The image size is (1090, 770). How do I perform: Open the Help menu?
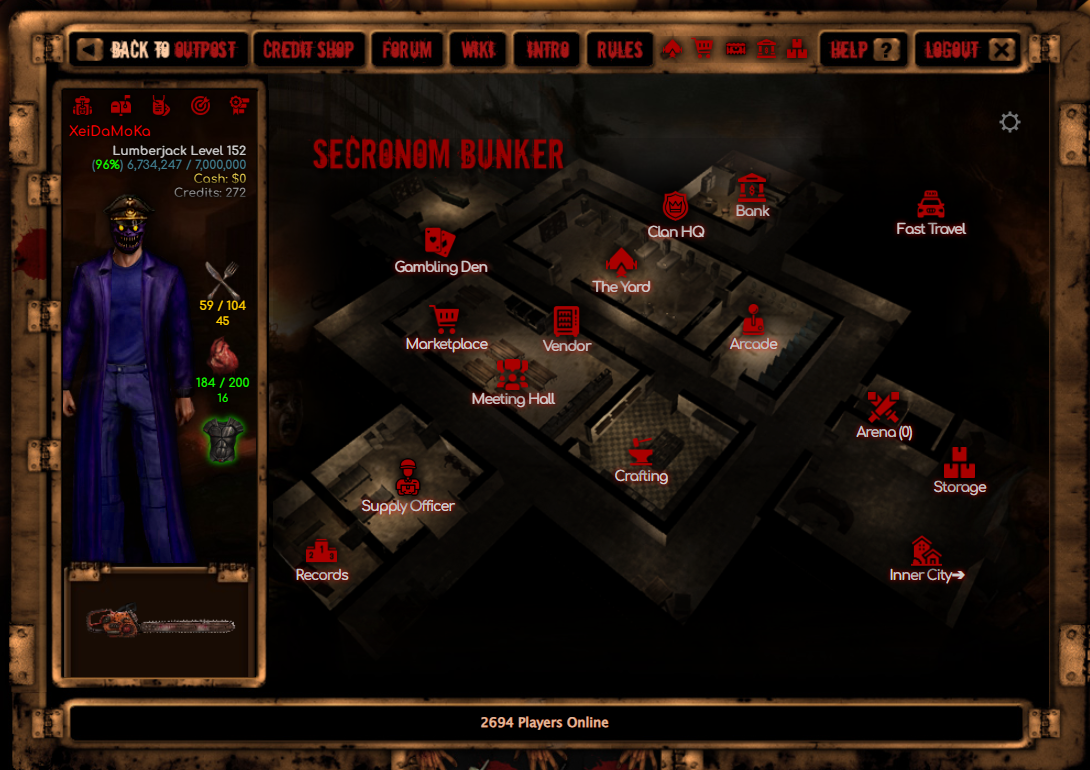pos(863,49)
